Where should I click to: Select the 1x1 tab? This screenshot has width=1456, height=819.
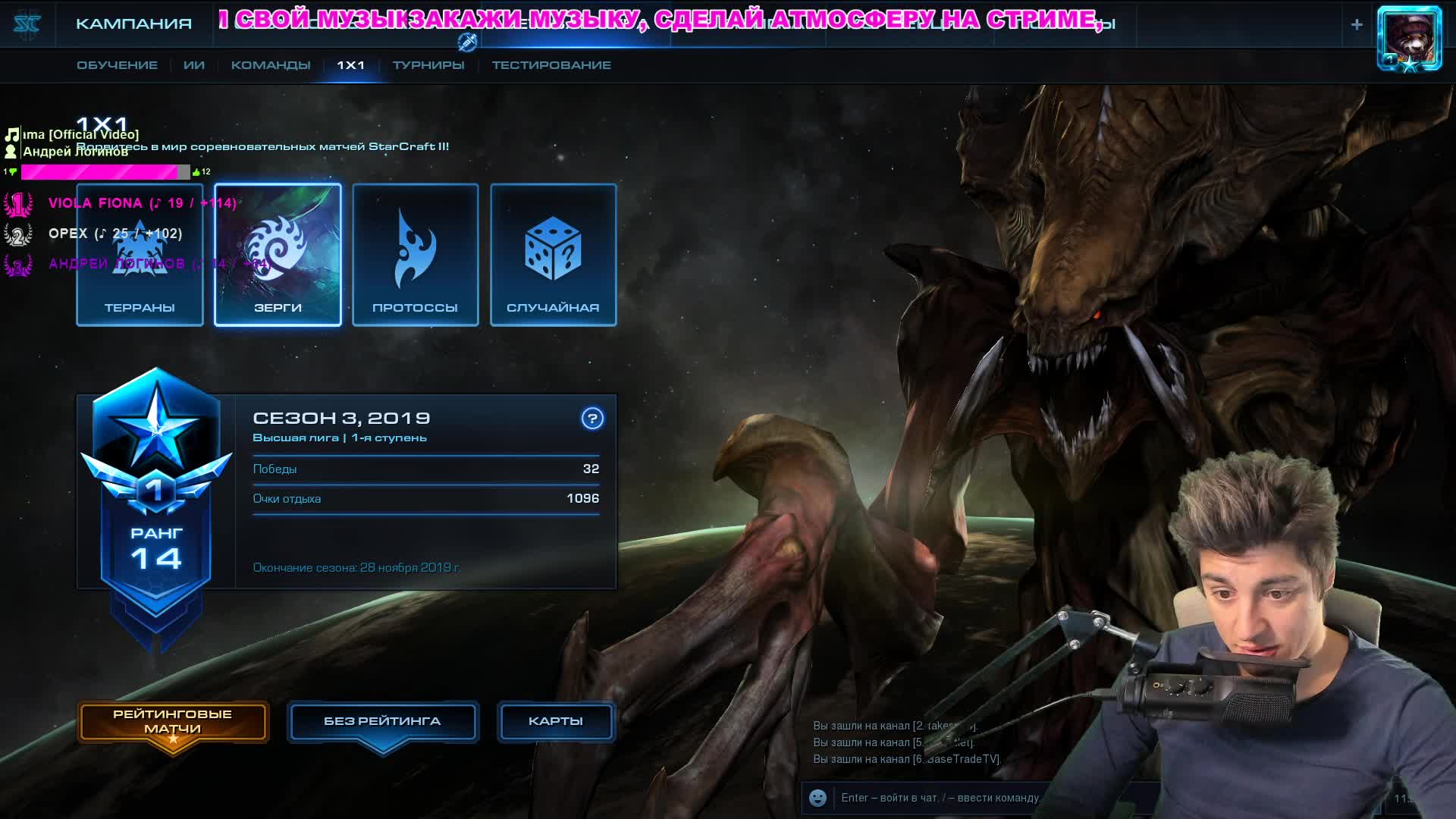click(x=350, y=65)
